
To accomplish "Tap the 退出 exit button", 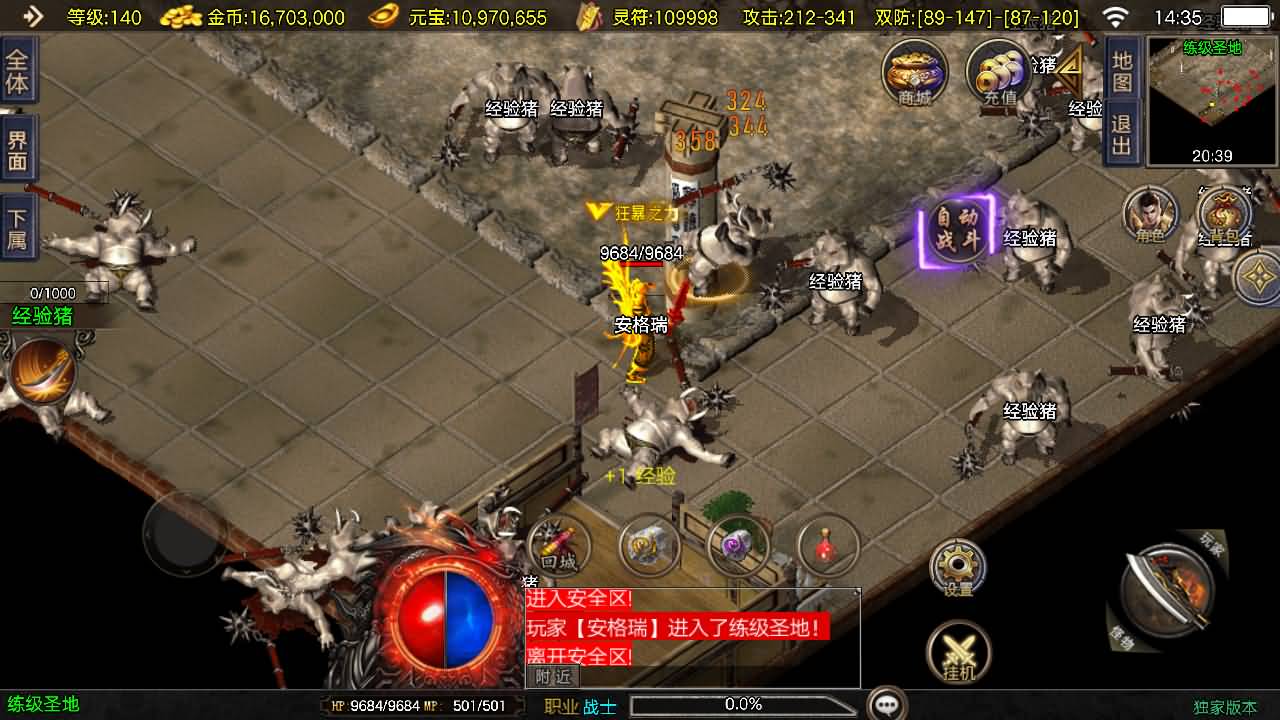I will (x=1122, y=136).
